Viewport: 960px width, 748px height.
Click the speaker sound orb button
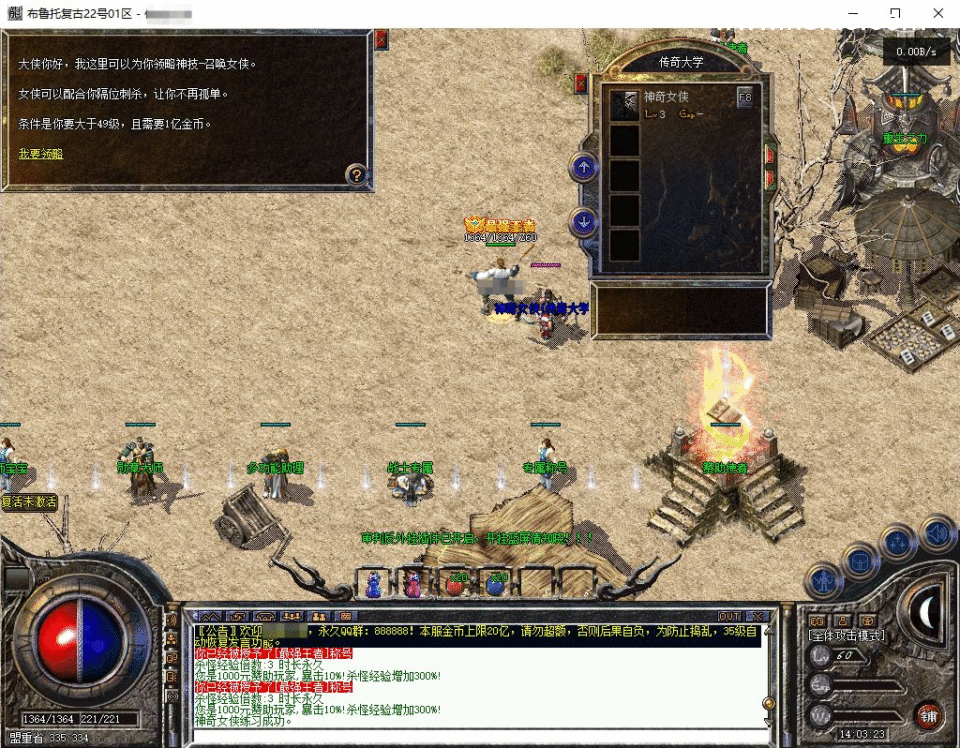coord(937,533)
